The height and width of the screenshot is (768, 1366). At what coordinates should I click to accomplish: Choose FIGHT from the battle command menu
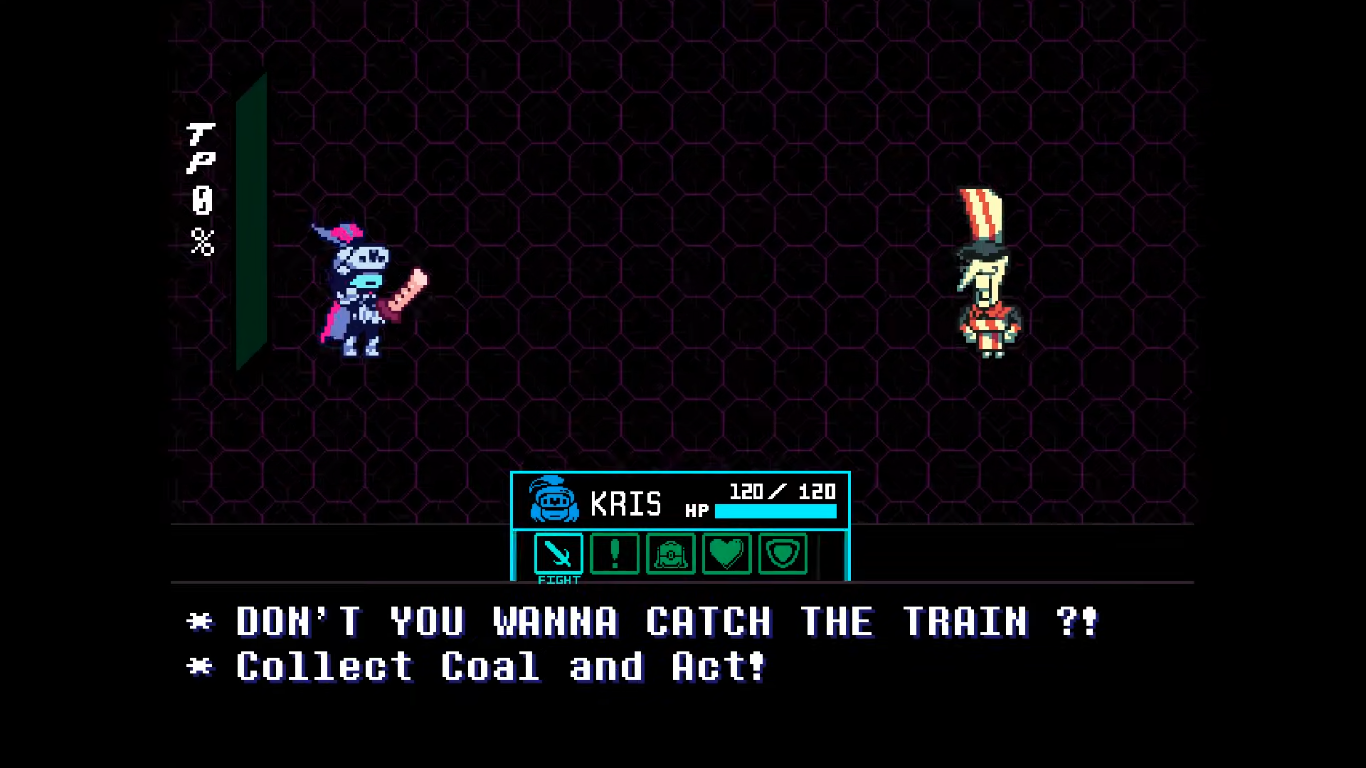tap(558, 554)
